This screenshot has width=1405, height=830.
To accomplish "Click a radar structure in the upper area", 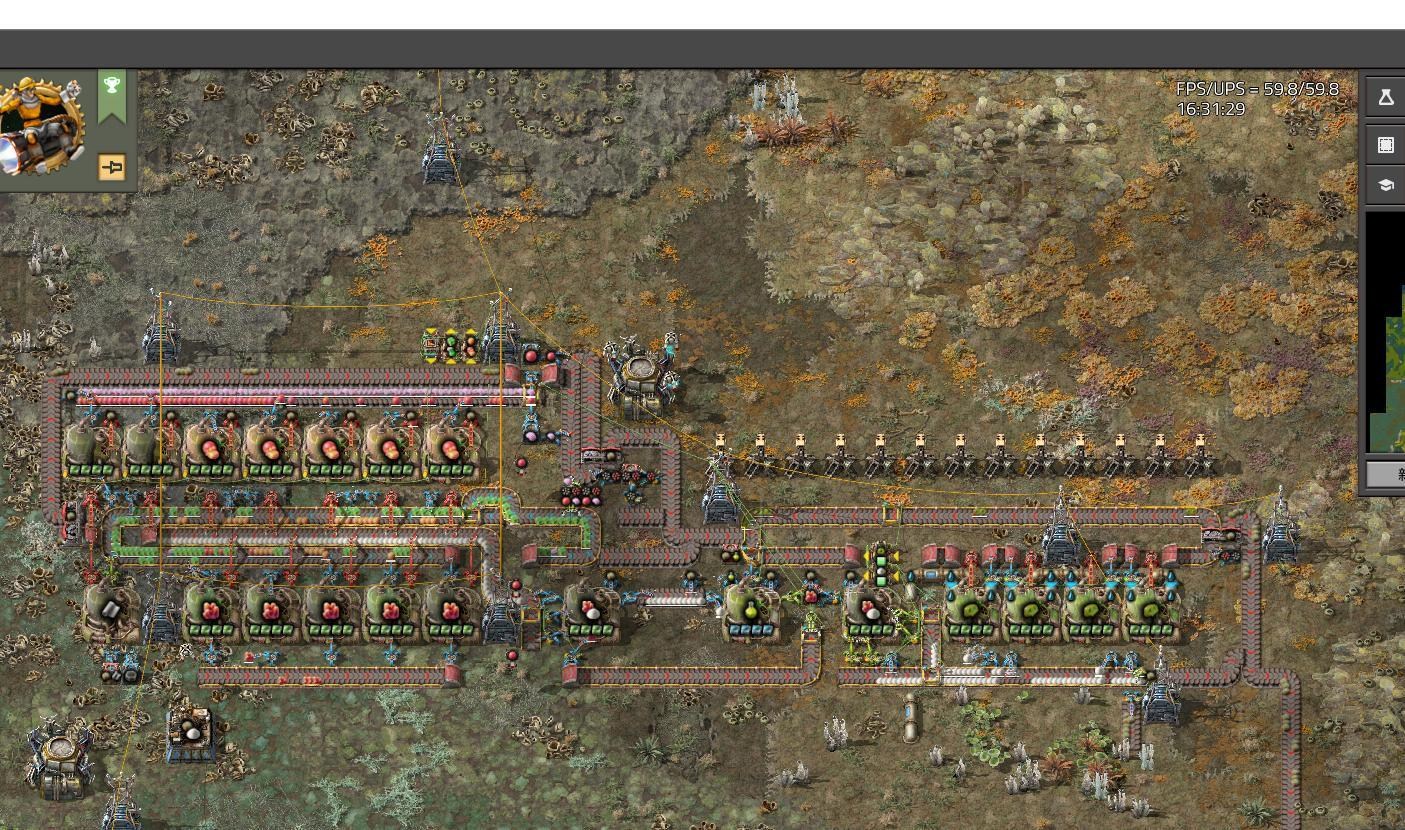I will 437,160.
